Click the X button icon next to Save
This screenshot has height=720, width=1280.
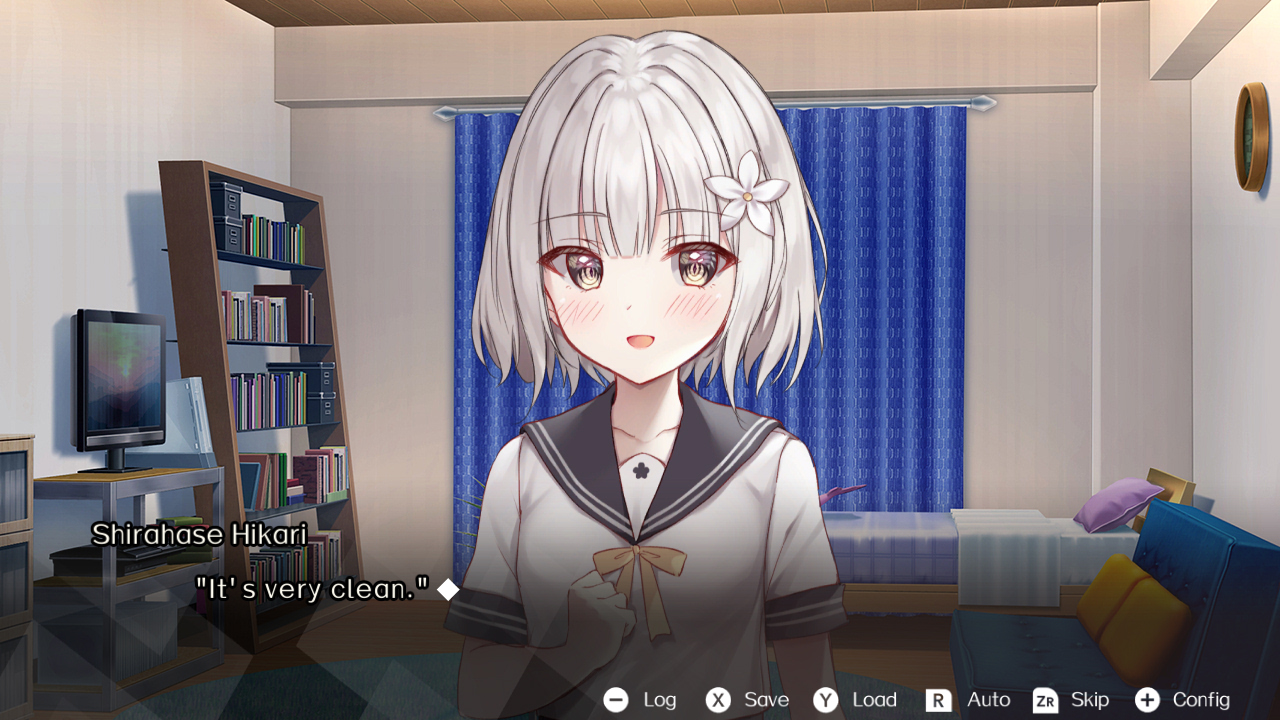[718, 700]
